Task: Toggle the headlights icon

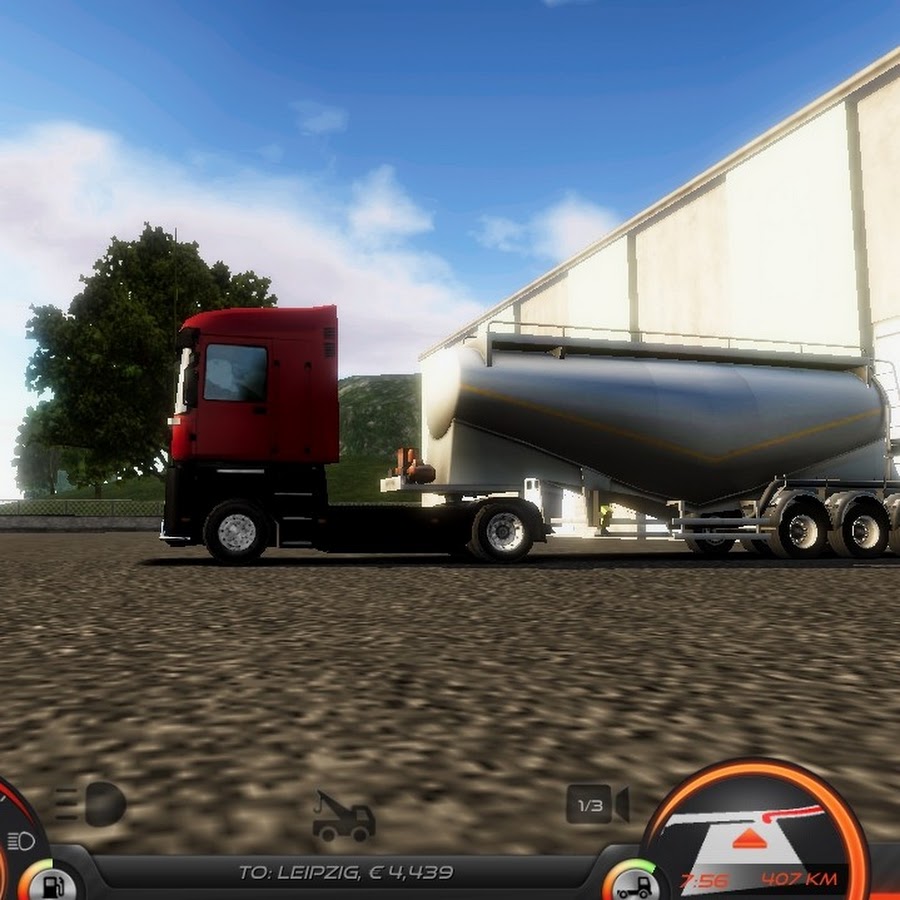Action: click(x=92, y=804)
